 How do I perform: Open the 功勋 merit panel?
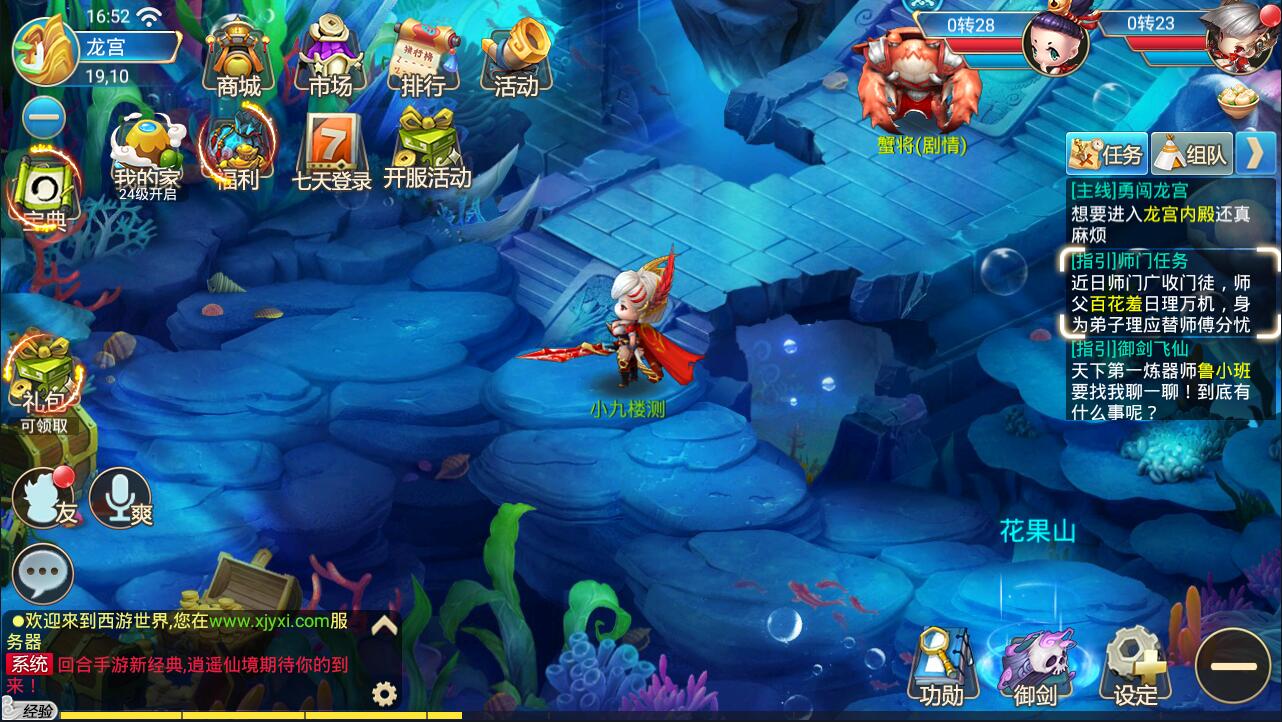[940, 660]
